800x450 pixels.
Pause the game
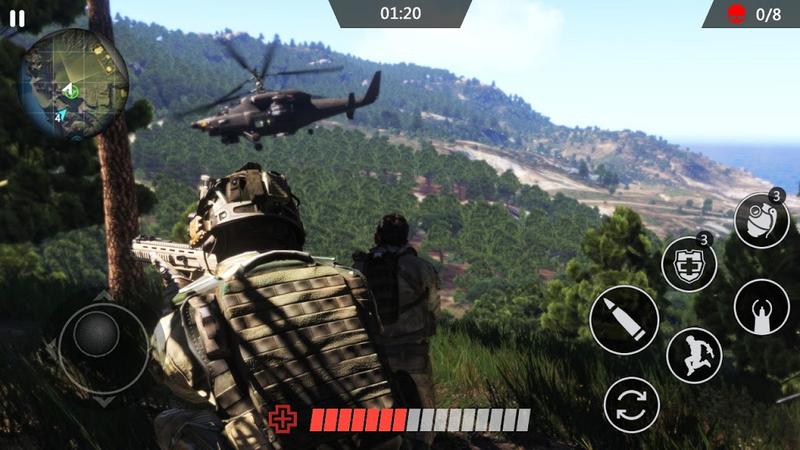coord(17,17)
